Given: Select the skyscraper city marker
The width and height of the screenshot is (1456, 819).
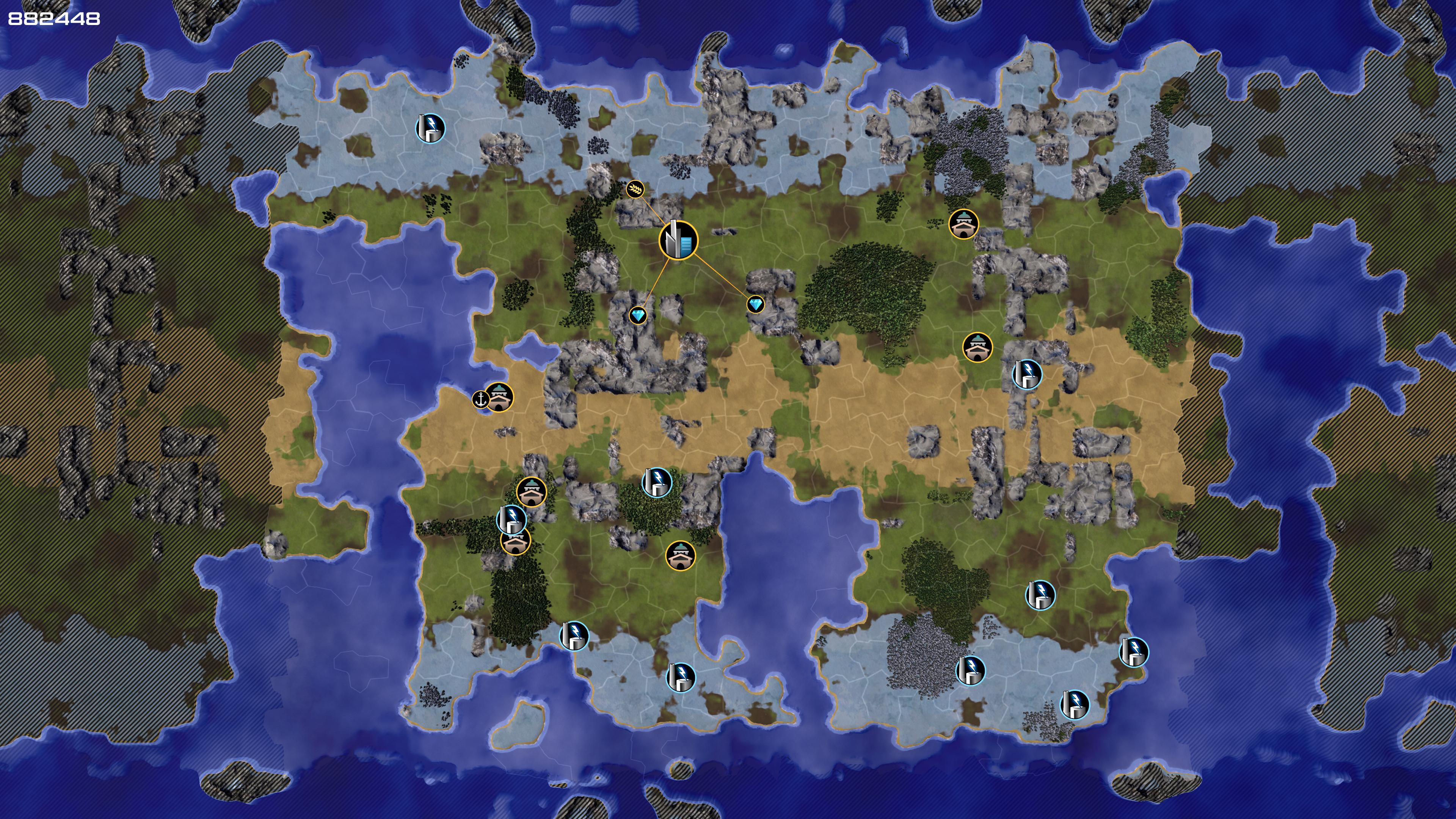Looking at the screenshot, I should pos(678,240).
